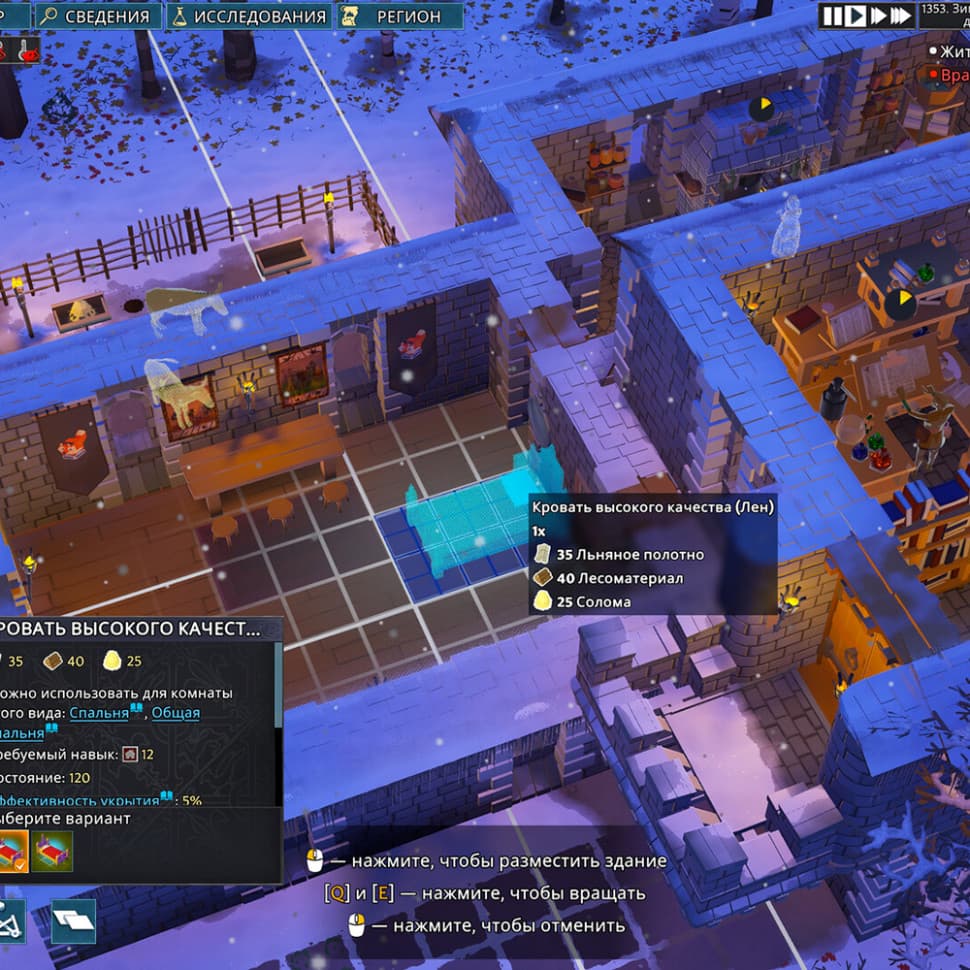Open the Исследования research menu
This screenshot has width=970, height=970.
click(x=248, y=16)
